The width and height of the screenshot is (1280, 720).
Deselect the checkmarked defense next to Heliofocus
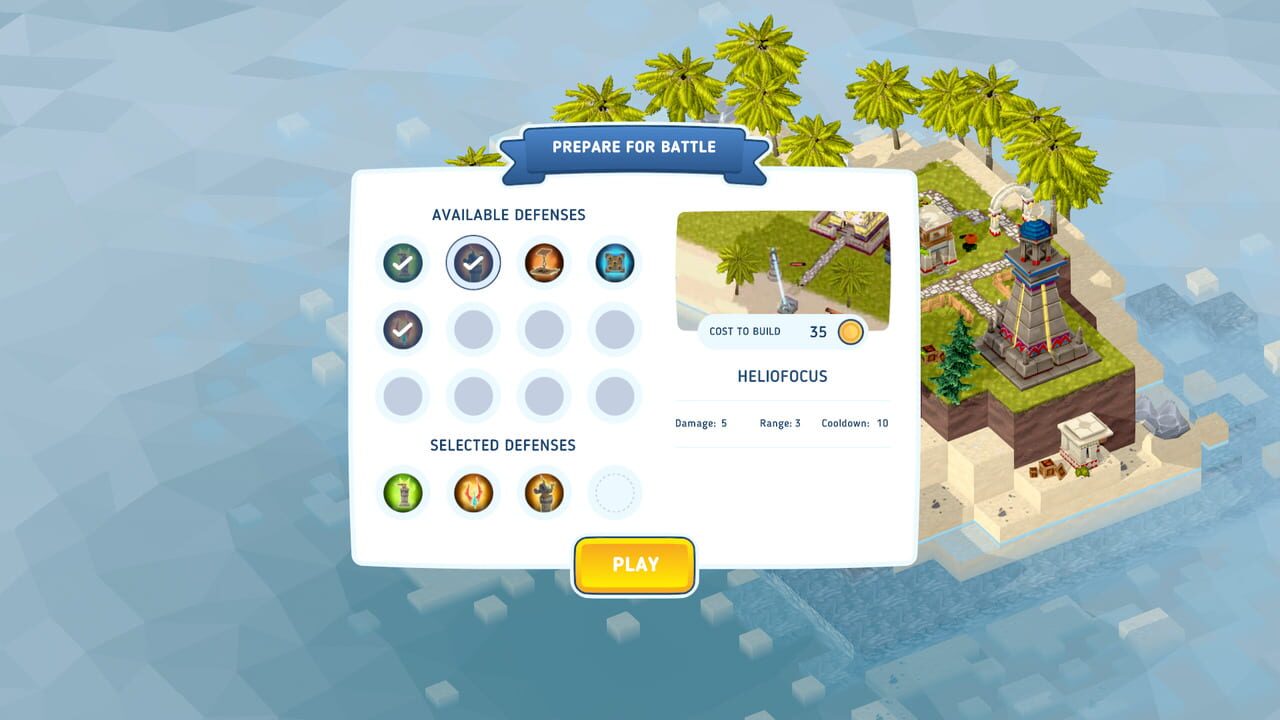[x=472, y=262]
